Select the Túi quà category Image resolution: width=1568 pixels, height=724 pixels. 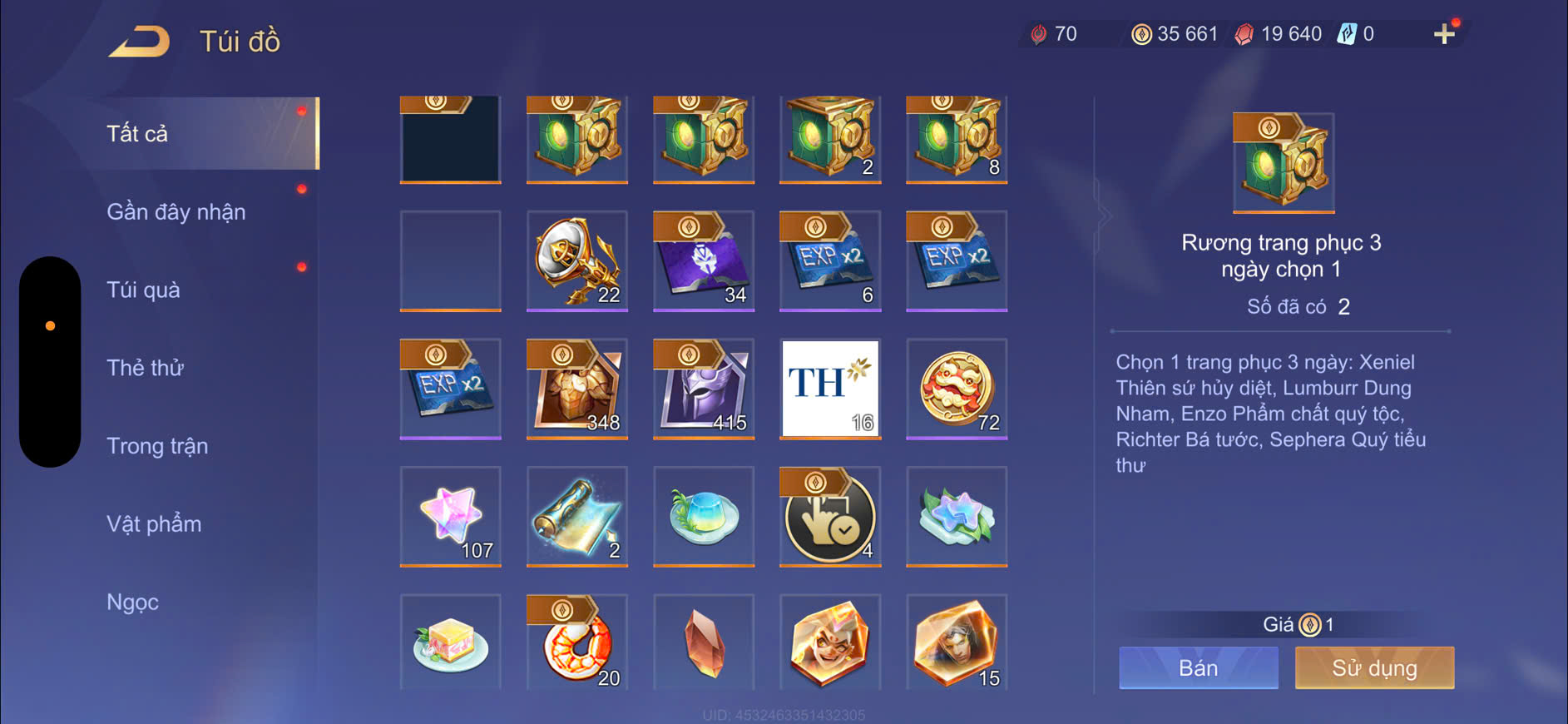tap(143, 290)
